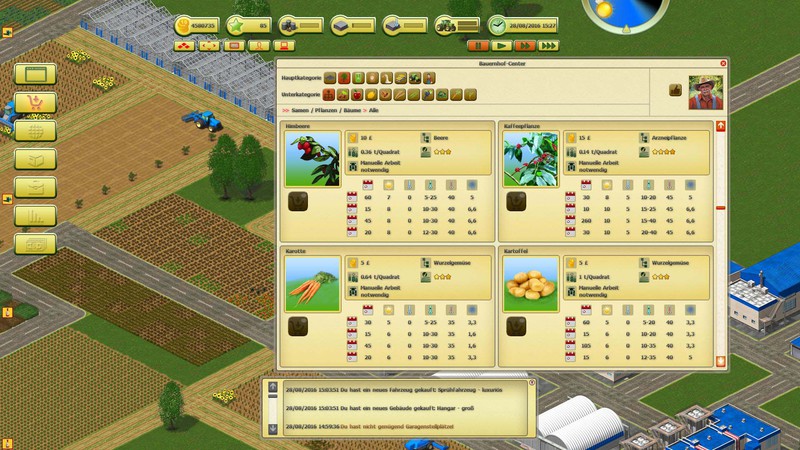This screenshot has height=450, width=800.
Task: Choose the Kartoffel seed image
Action: [531, 284]
